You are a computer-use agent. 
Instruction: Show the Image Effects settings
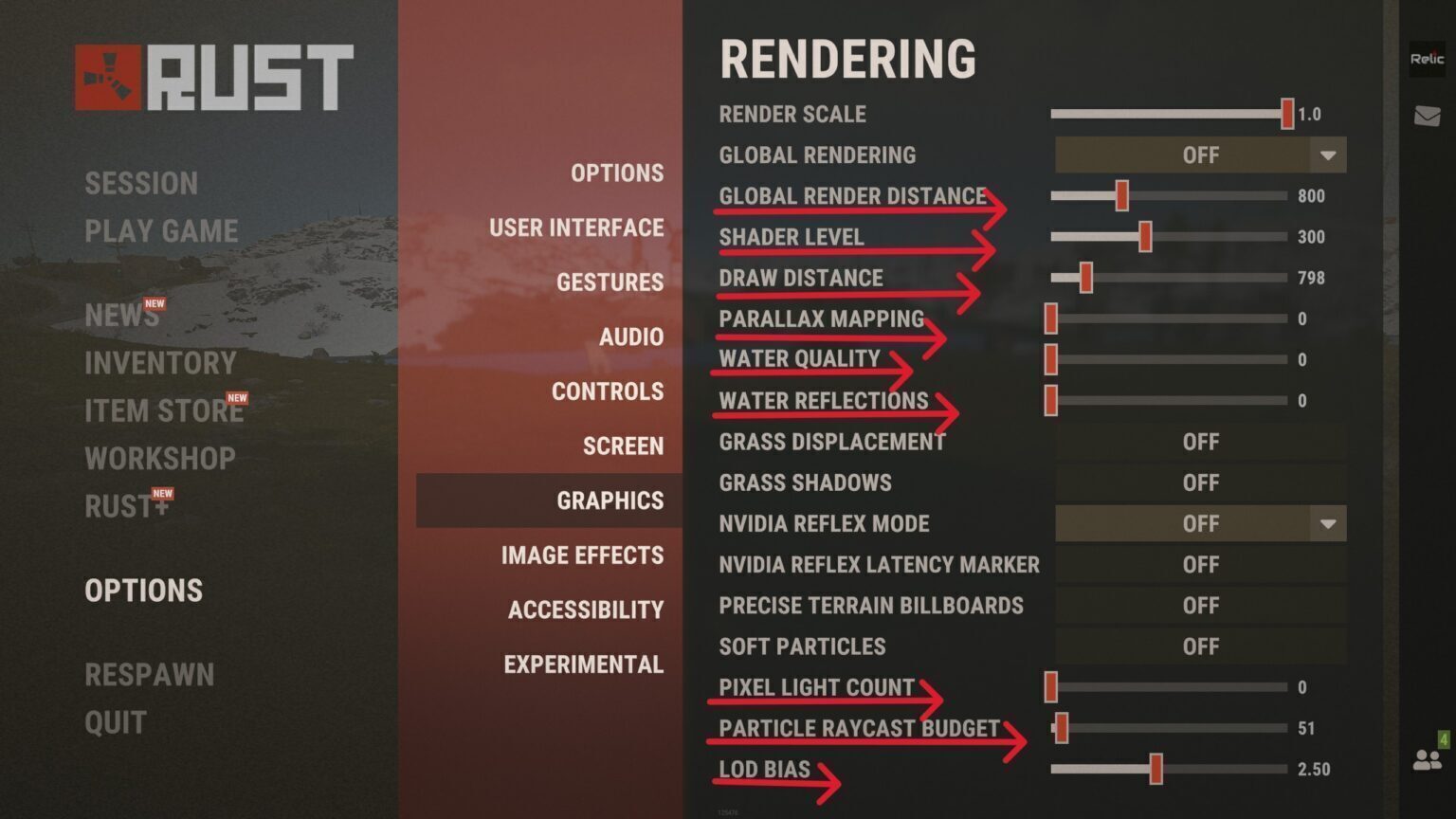pyautogui.click(x=582, y=555)
